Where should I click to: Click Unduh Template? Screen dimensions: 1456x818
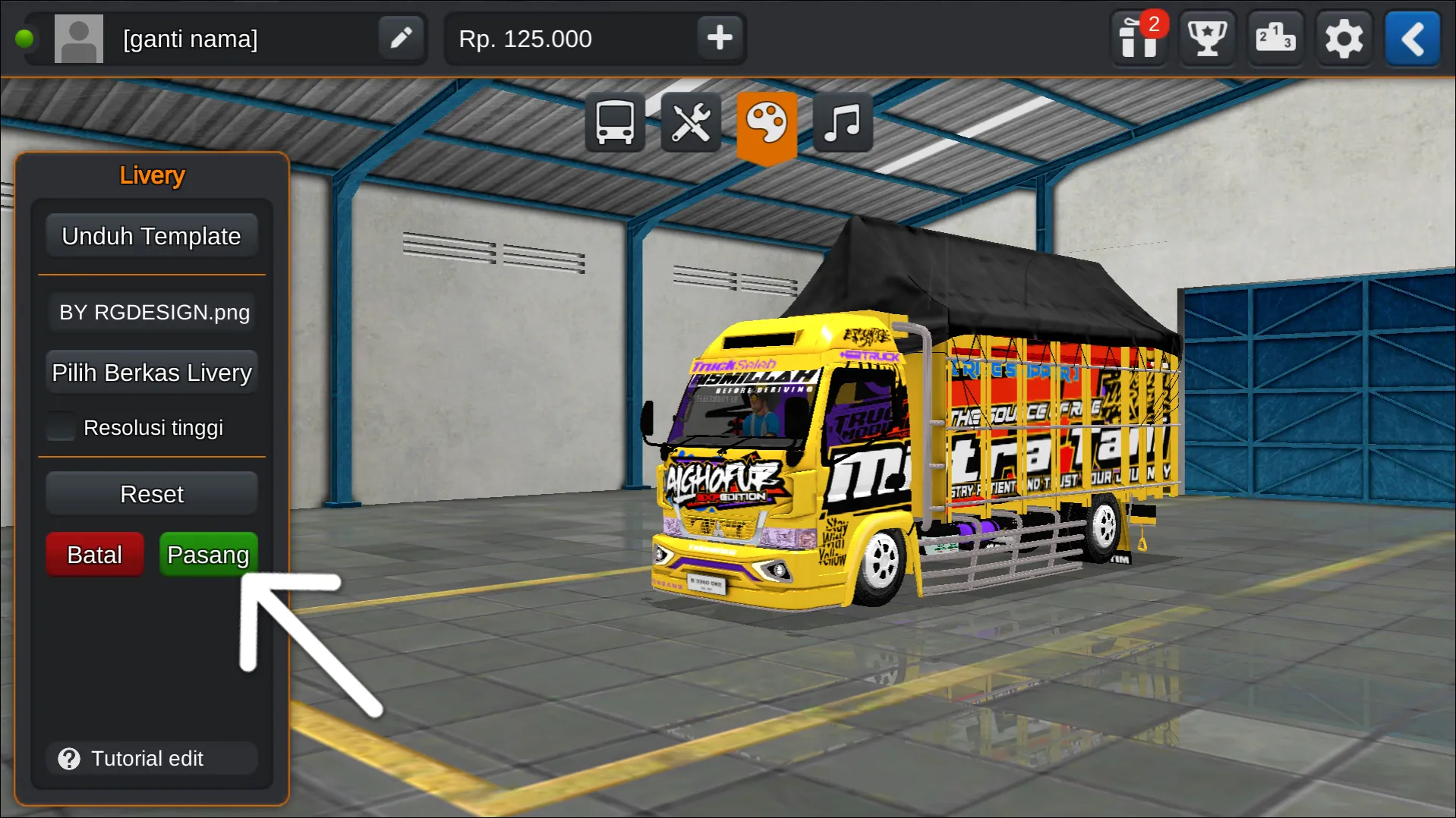151,235
